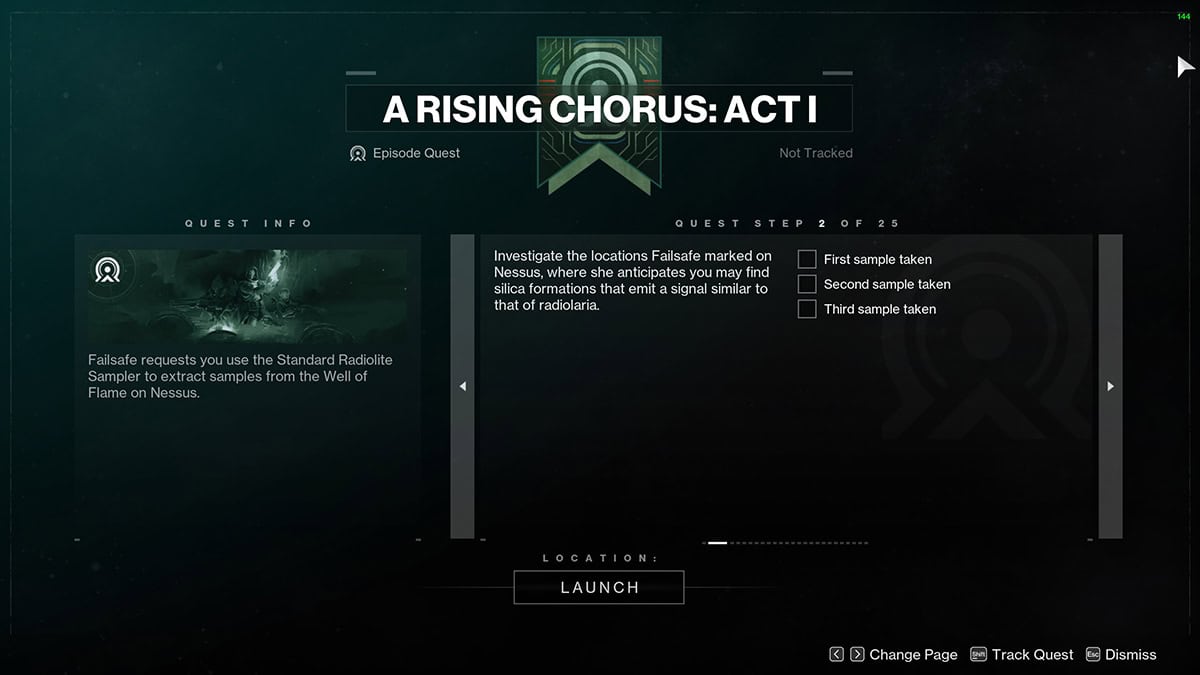Click the Change Page control
This screenshot has height=675, width=1200.
click(x=894, y=654)
